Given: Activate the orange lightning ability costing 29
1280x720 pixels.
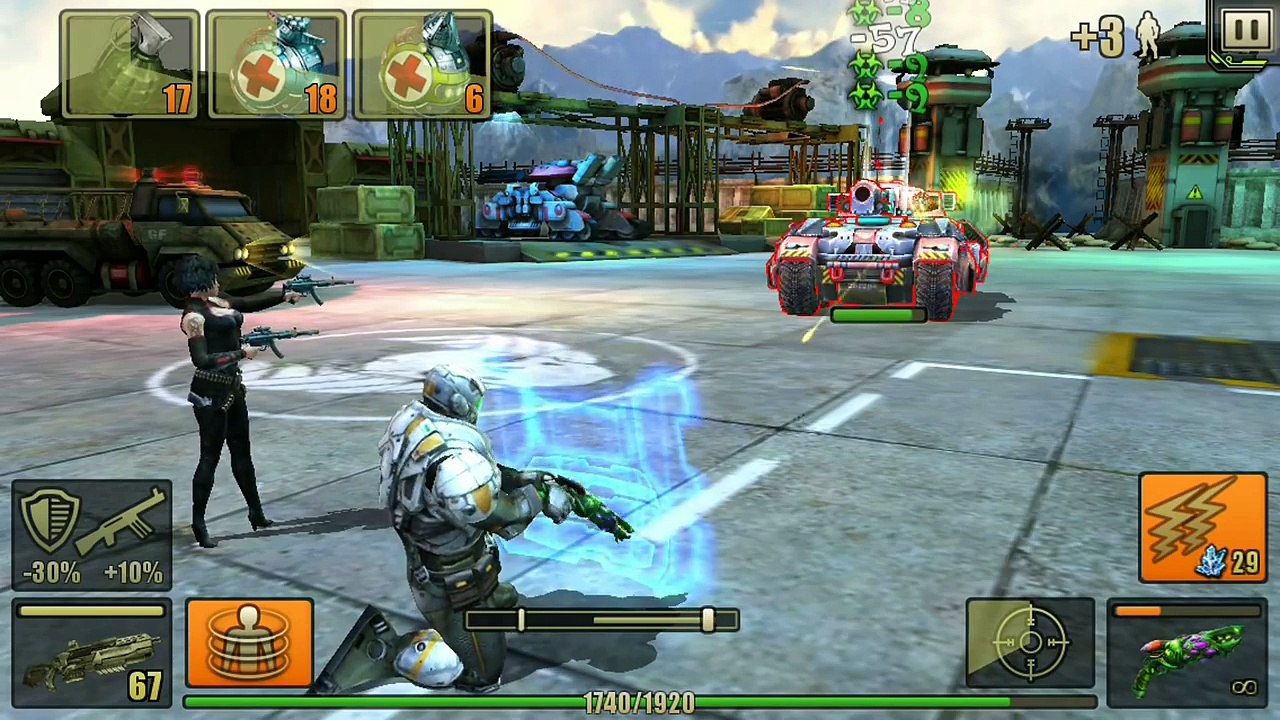Looking at the screenshot, I should click(1202, 528).
